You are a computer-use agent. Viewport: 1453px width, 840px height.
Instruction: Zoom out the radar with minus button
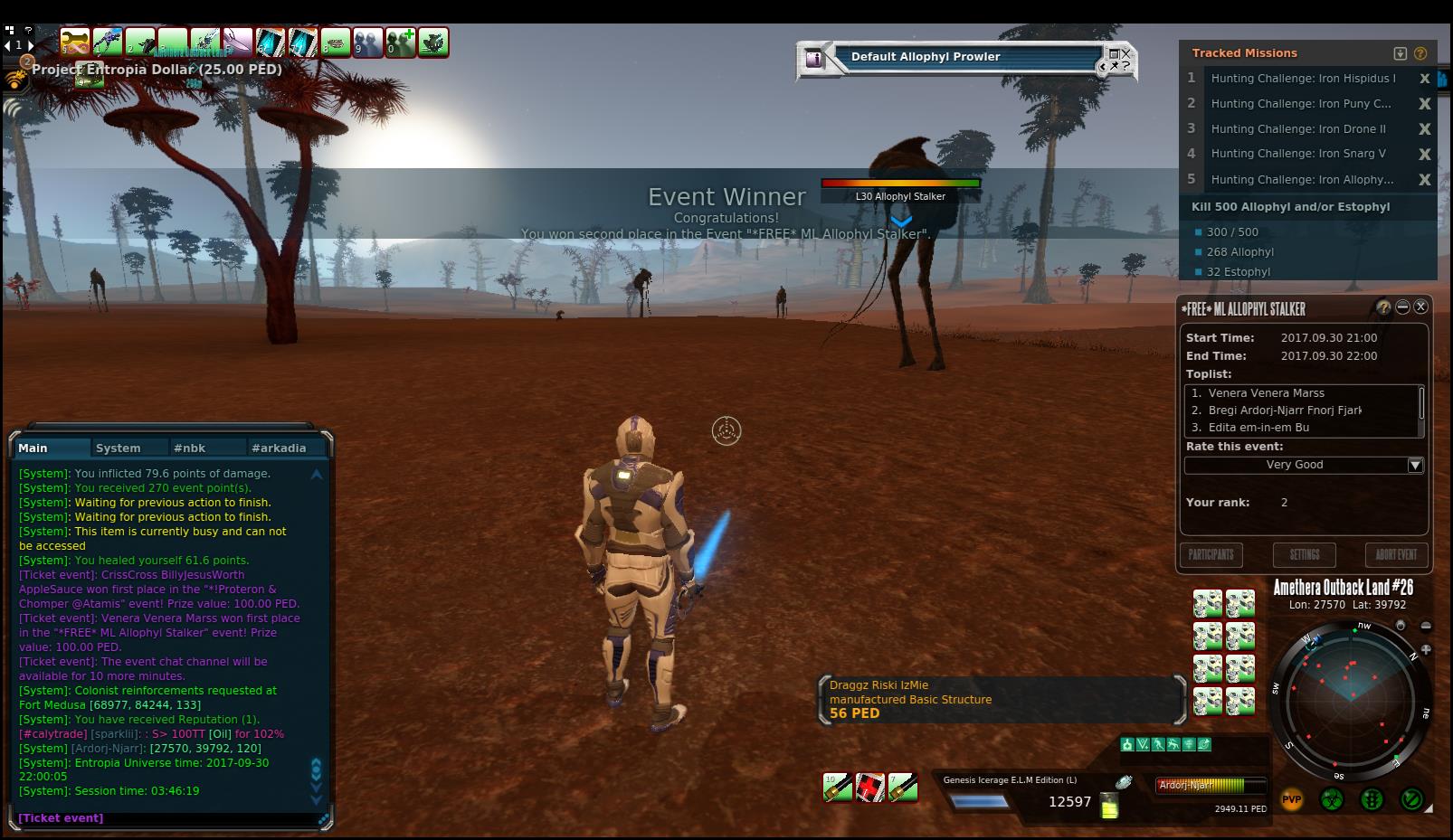click(x=1426, y=626)
